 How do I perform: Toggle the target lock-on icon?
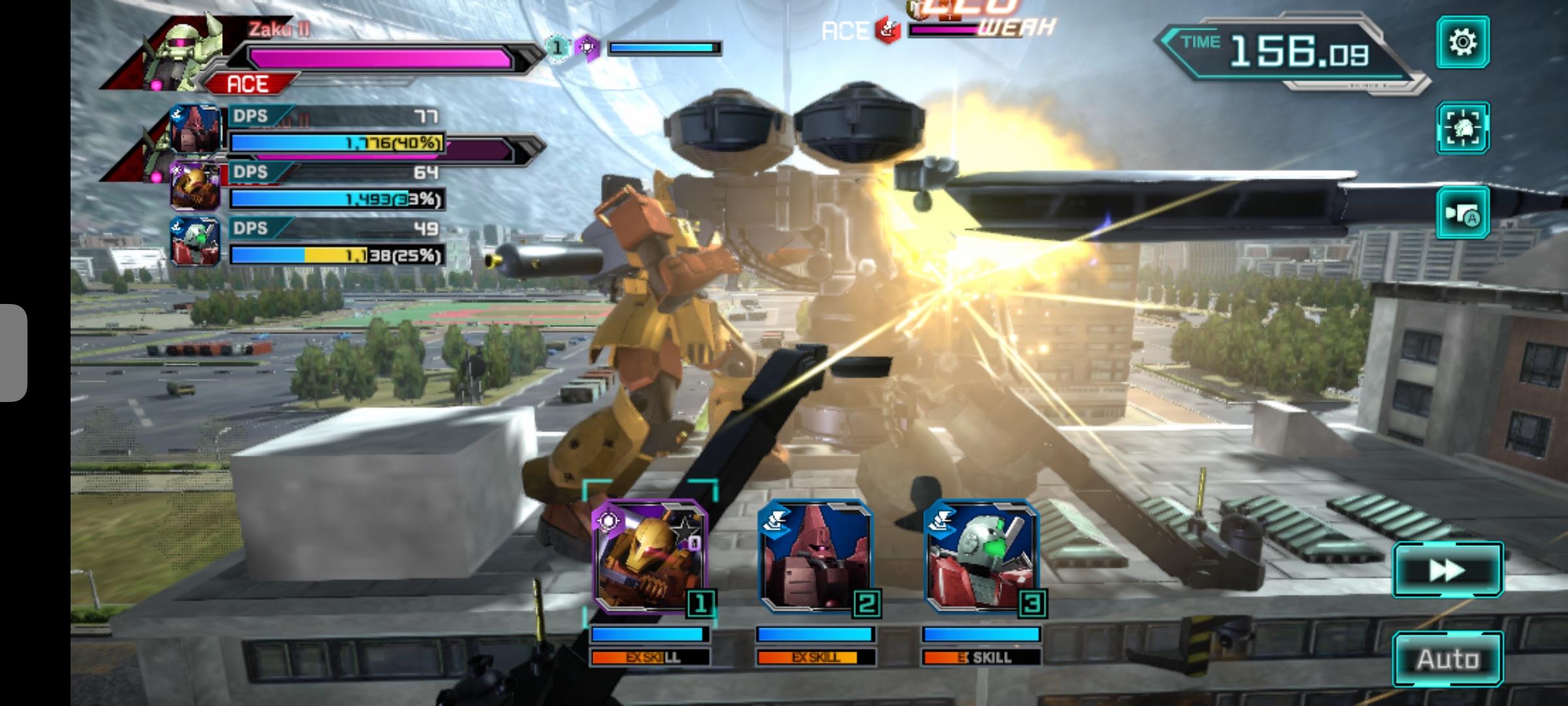pyautogui.click(x=1462, y=127)
